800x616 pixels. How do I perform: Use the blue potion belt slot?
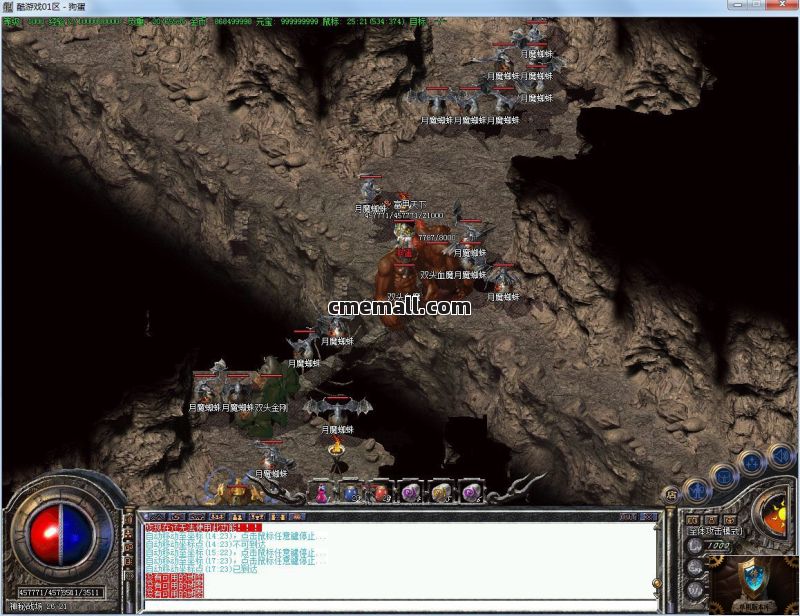click(351, 491)
